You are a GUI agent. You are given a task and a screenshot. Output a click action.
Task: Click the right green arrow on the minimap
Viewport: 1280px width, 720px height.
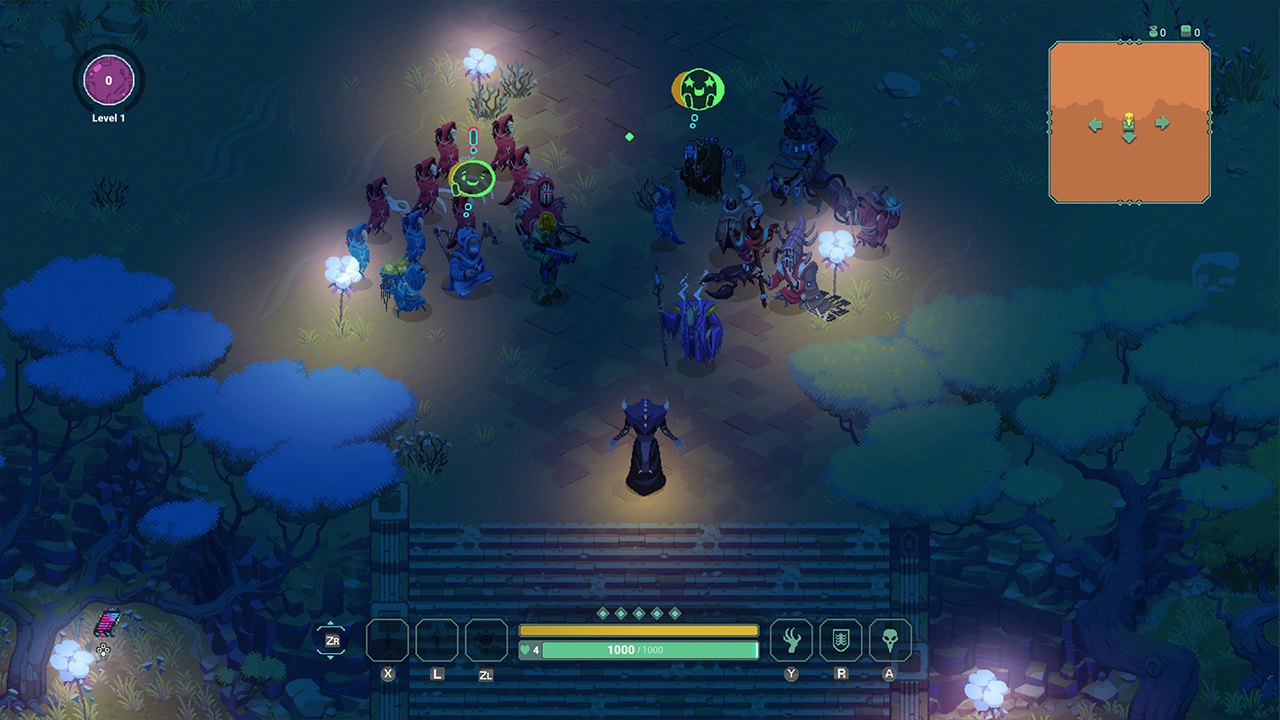click(1162, 123)
